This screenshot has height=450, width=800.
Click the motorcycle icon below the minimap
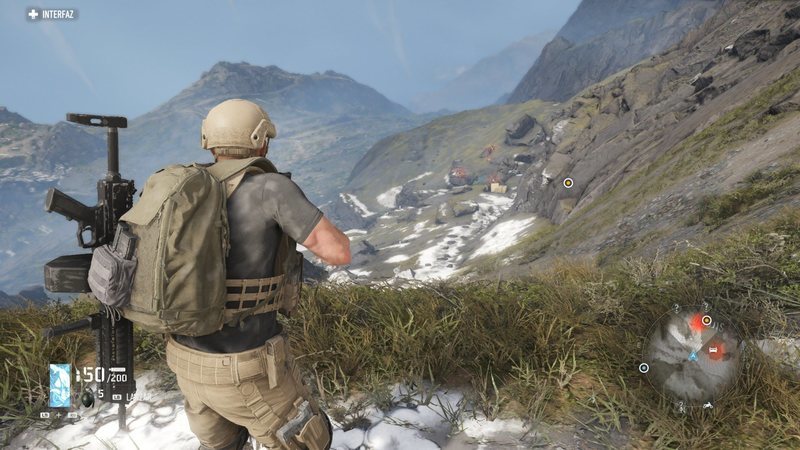coord(708,405)
